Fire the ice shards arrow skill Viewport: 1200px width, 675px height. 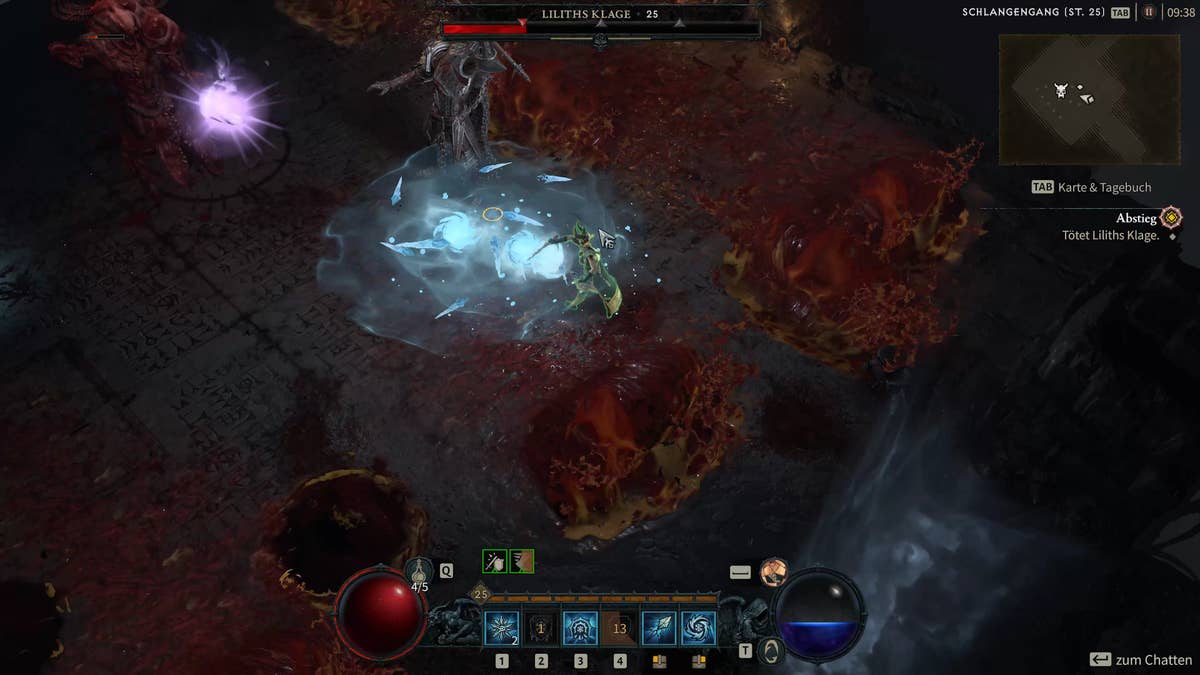659,628
